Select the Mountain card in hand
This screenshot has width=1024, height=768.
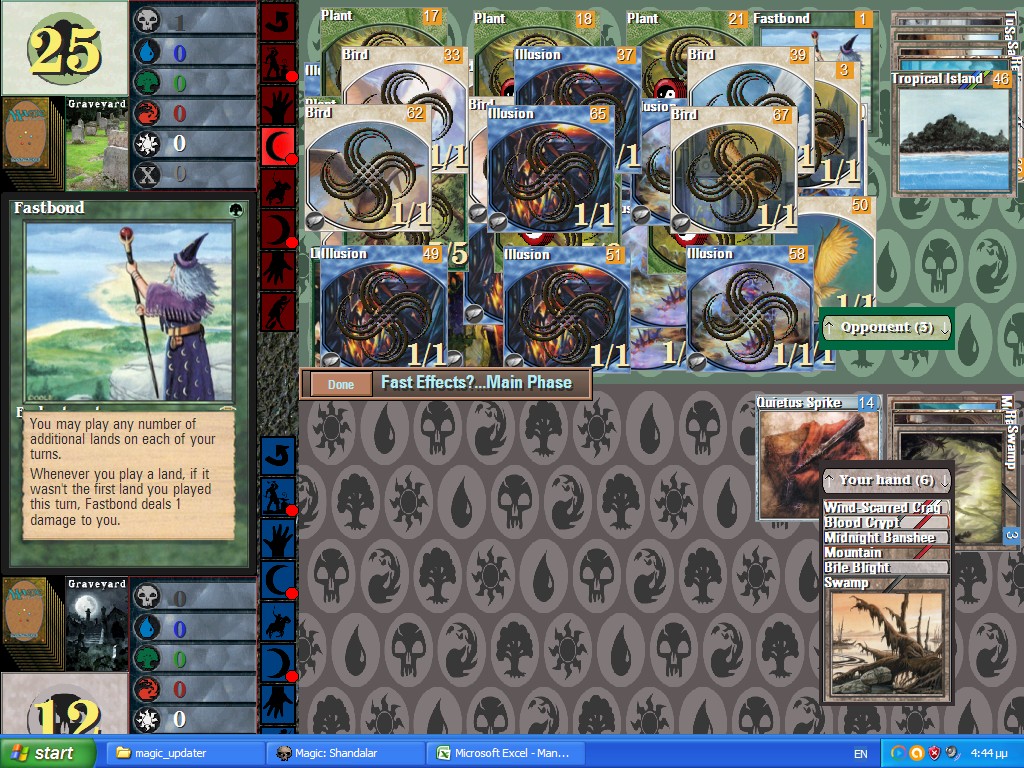tap(883, 553)
